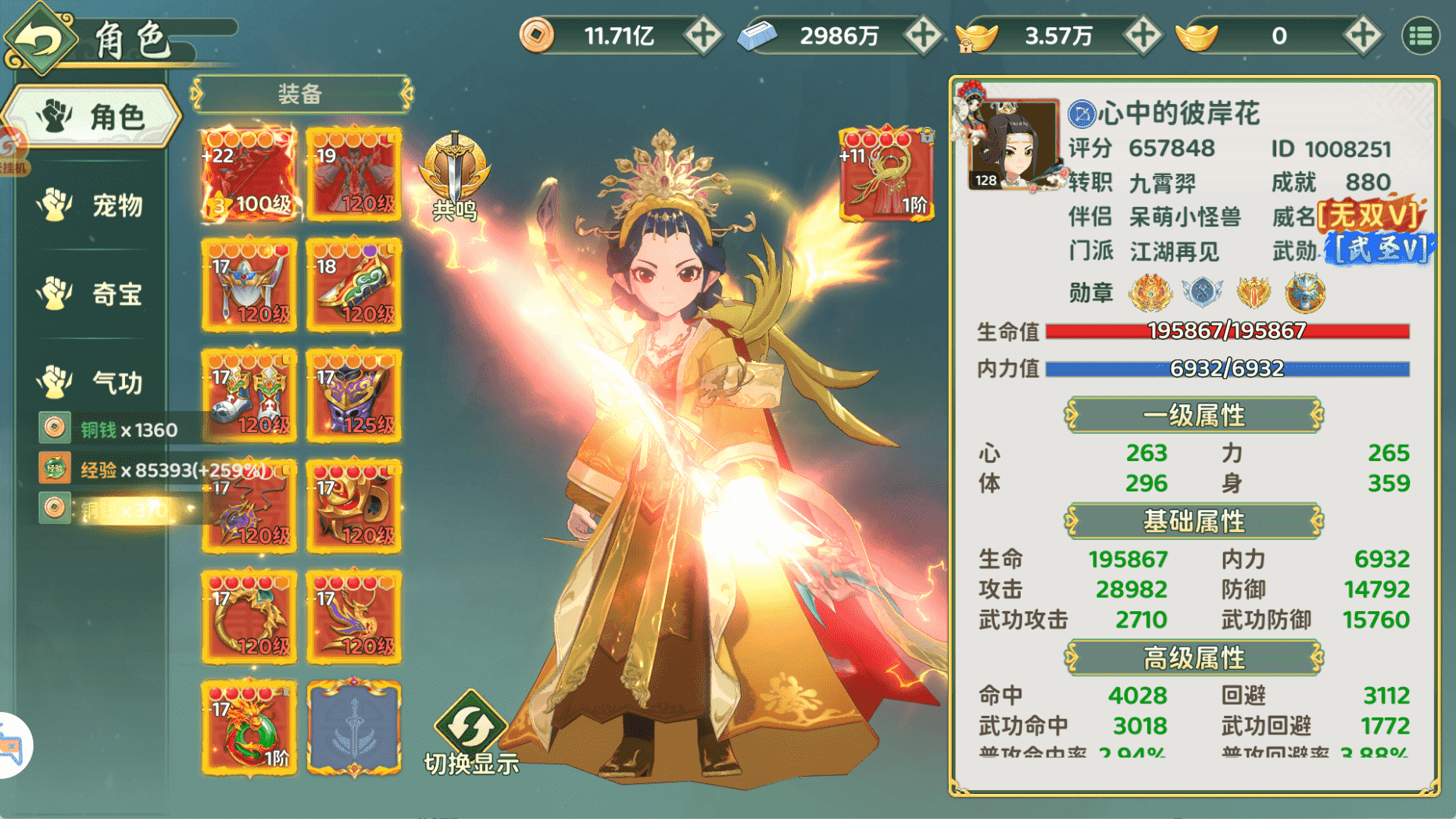Viewport: 1456px width, 819px height.
Task: Open the list menu icon
Action: click(1420, 36)
